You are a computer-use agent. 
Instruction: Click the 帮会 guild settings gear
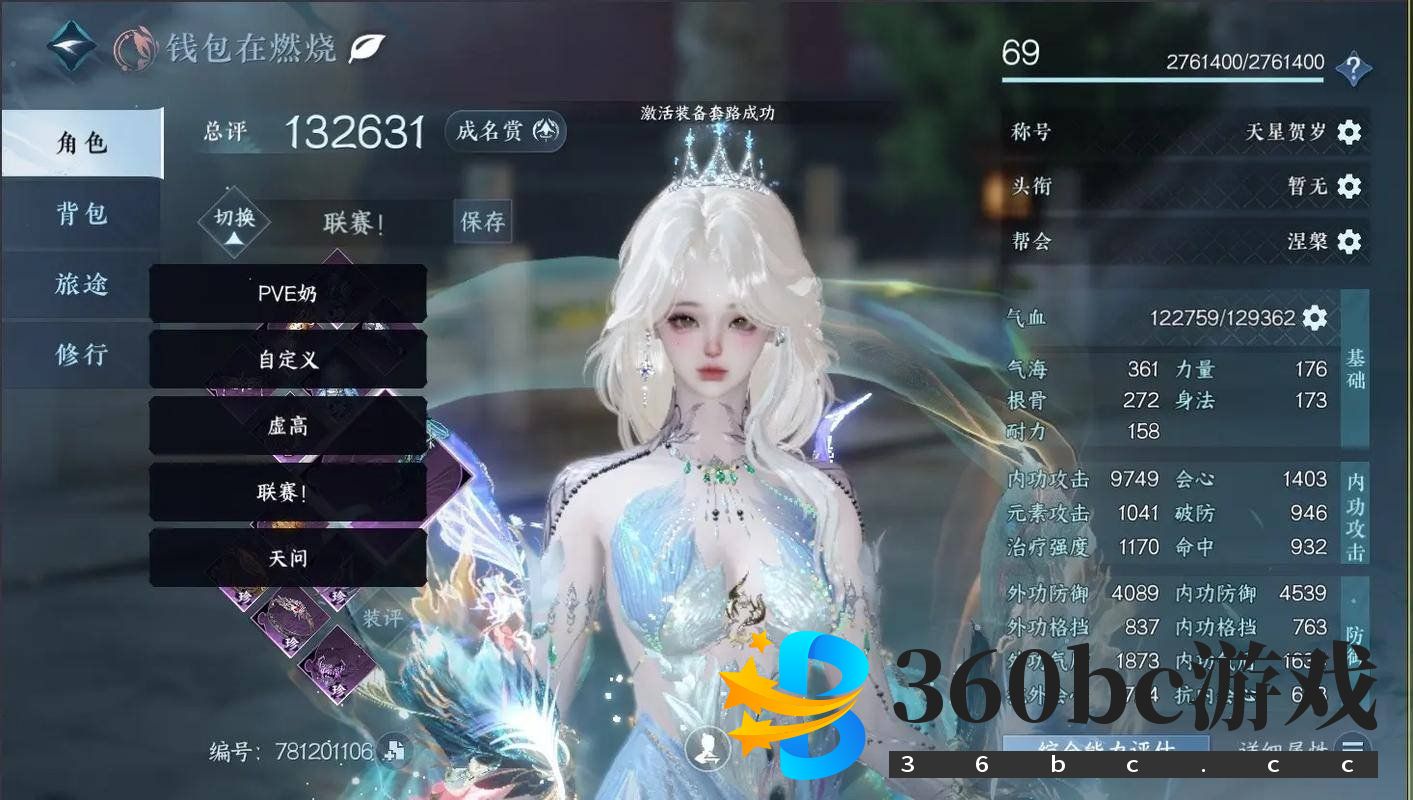pos(1349,241)
